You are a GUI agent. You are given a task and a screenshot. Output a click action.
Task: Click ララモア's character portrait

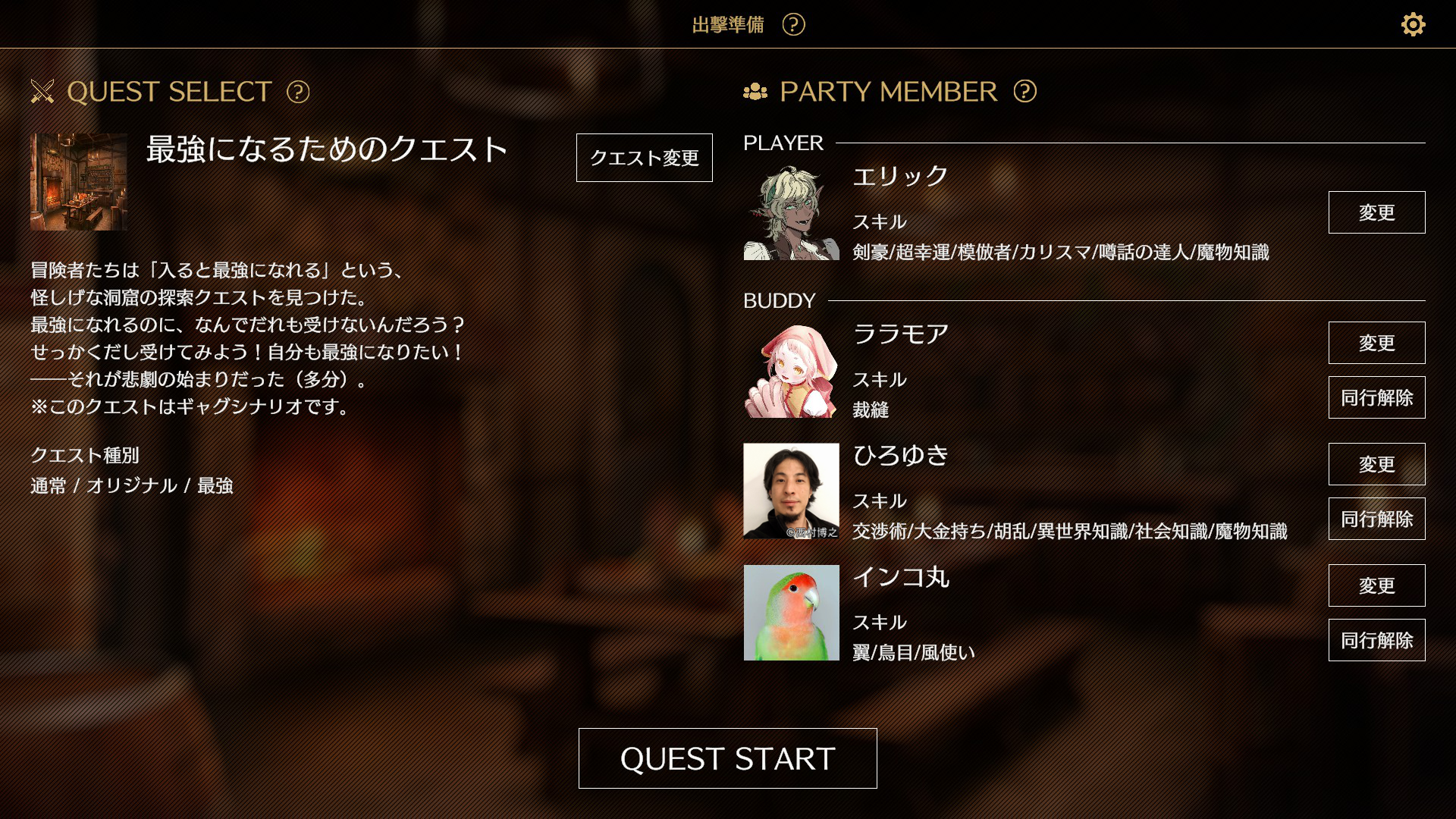790,372
